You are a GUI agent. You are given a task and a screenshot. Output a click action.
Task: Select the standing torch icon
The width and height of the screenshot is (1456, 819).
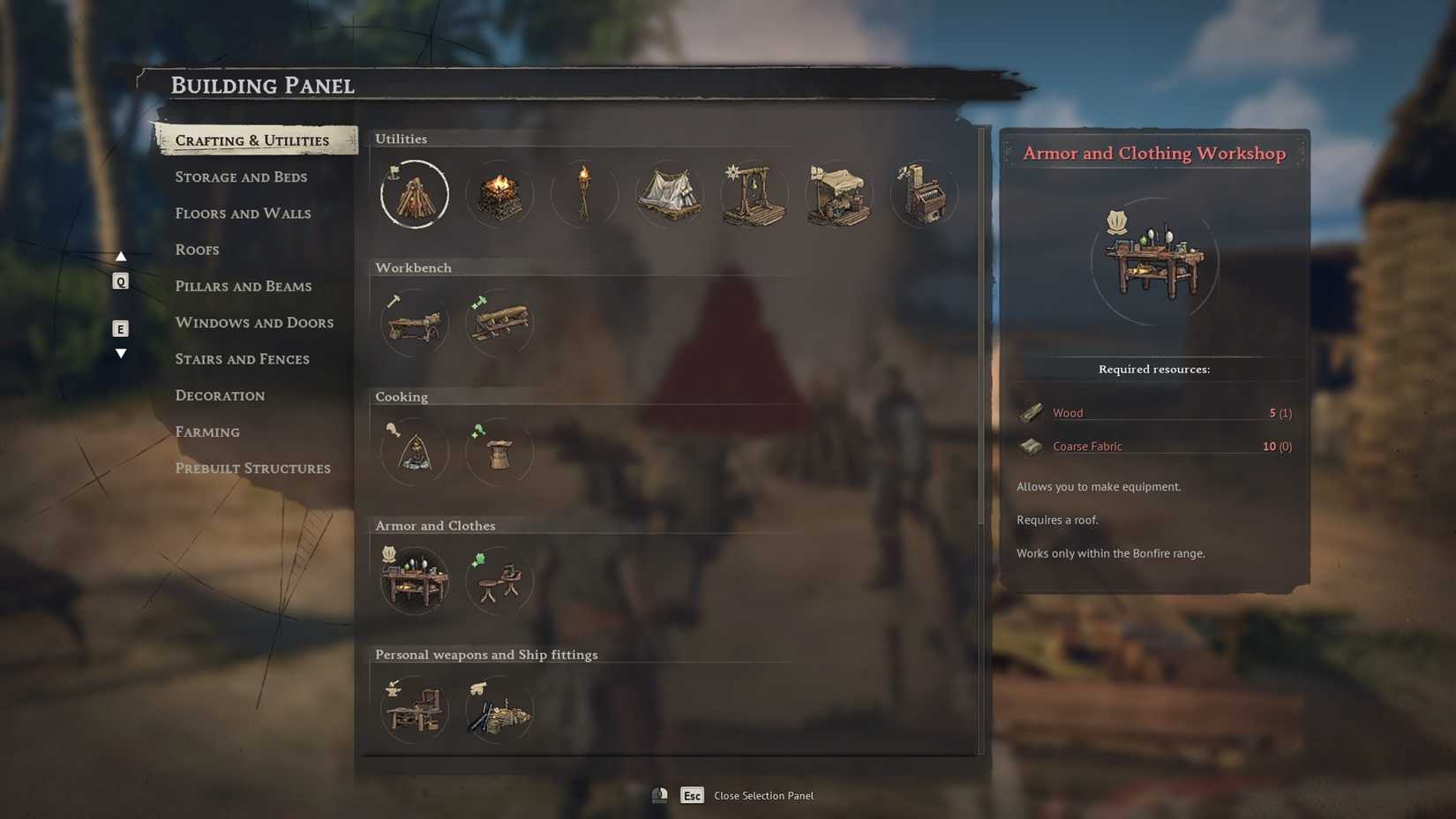click(x=584, y=194)
